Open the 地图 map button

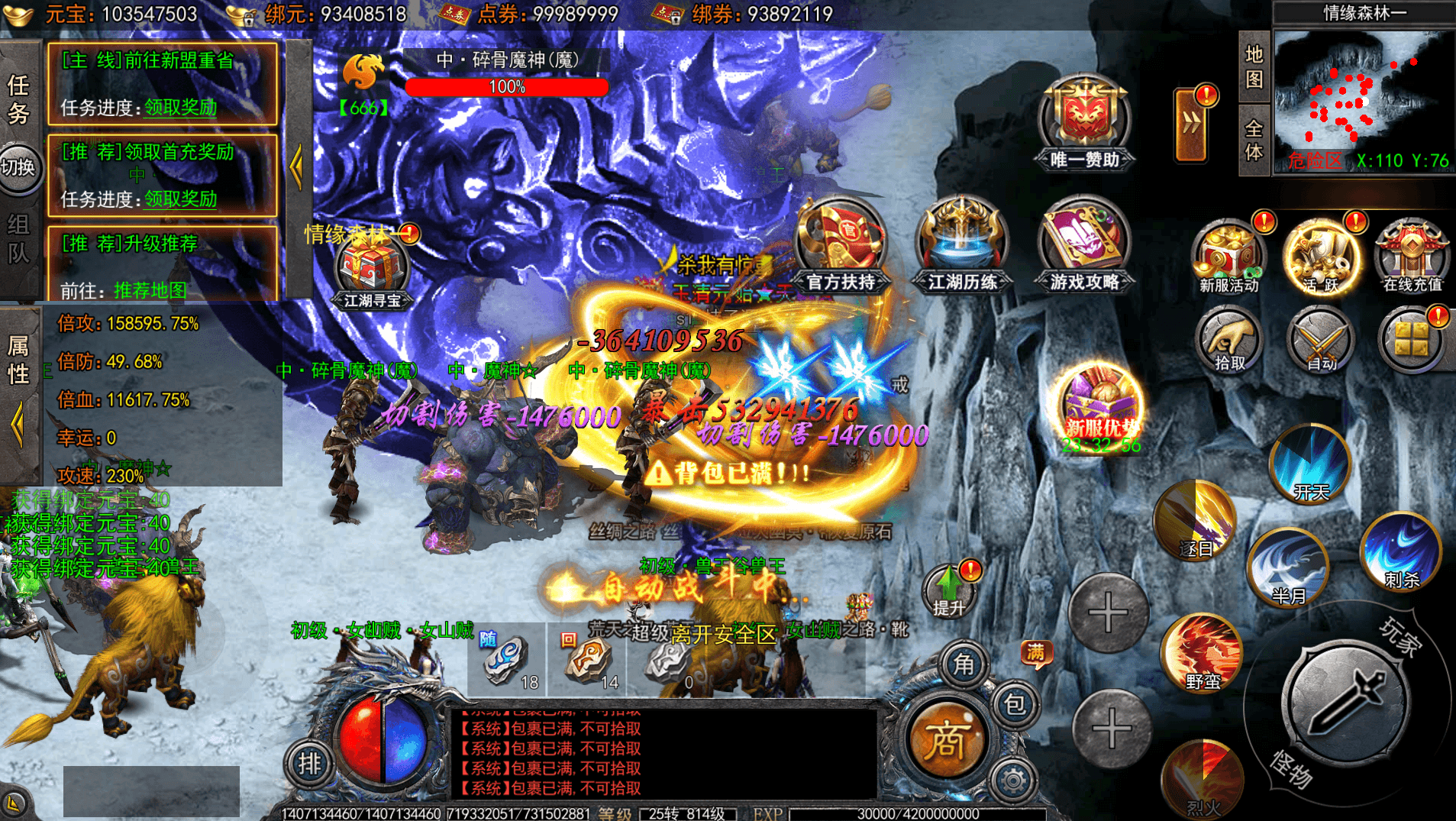pos(1254,66)
